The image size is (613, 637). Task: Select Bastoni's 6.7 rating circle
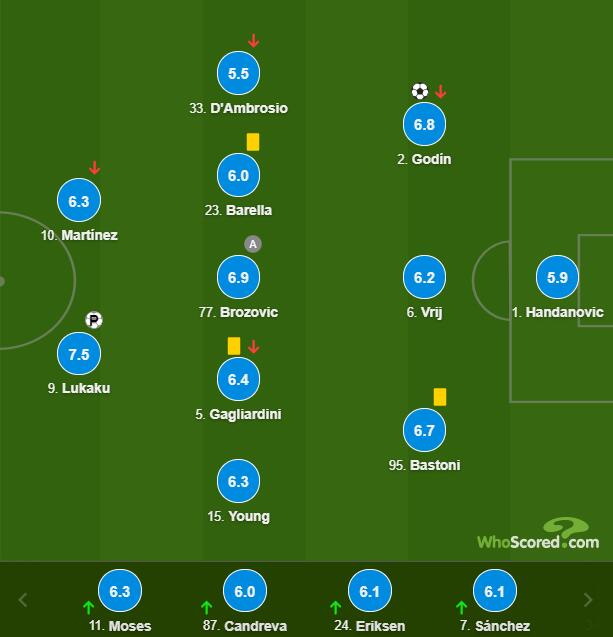tap(424, 431)
